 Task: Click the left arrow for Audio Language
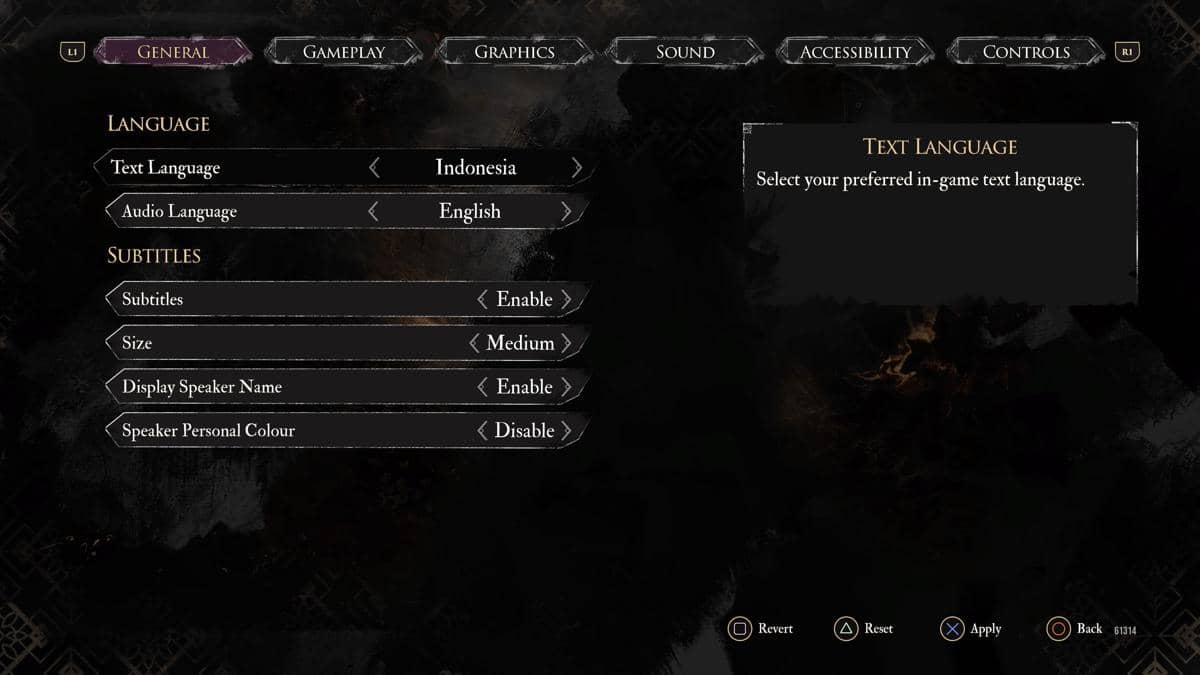(373, 211)
